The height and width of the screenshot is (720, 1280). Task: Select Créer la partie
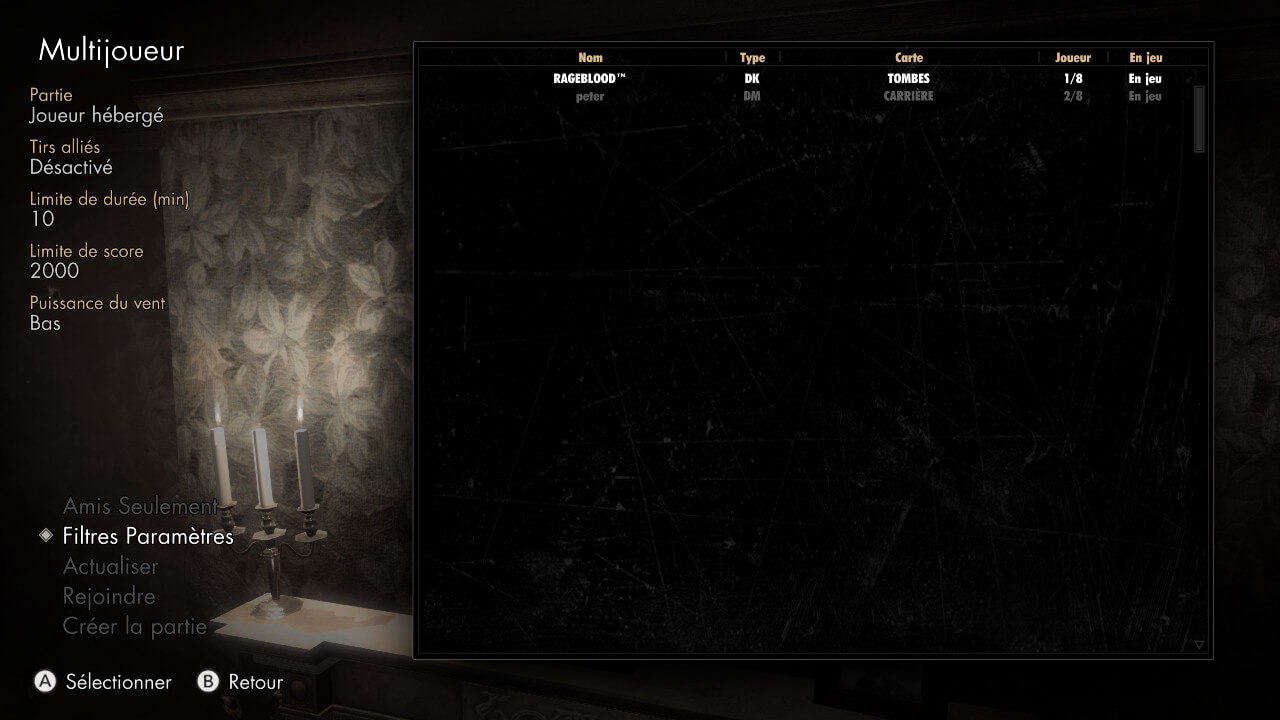(x=134, y=626)
